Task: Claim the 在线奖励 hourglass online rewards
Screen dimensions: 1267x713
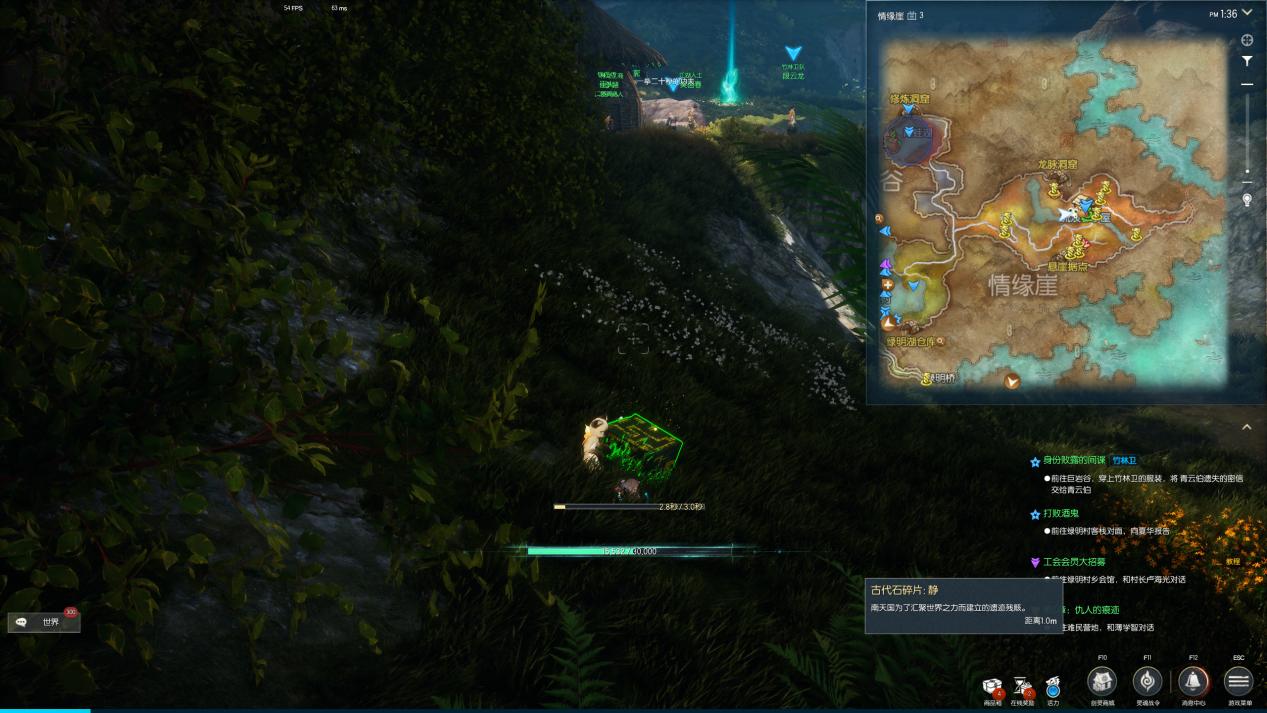Action: tap(1023, 687)
